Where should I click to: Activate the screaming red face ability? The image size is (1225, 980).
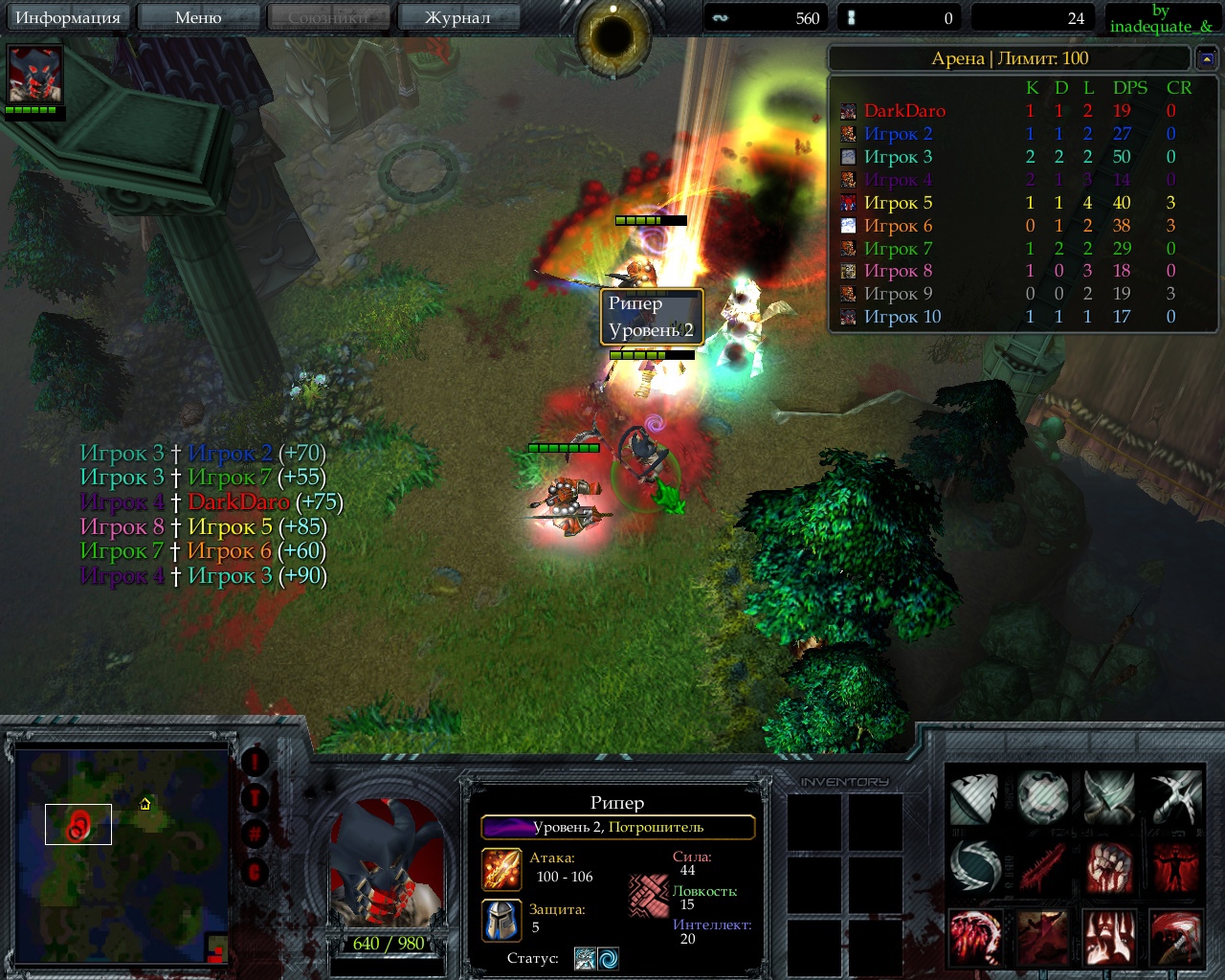[x=1109, y=937]
